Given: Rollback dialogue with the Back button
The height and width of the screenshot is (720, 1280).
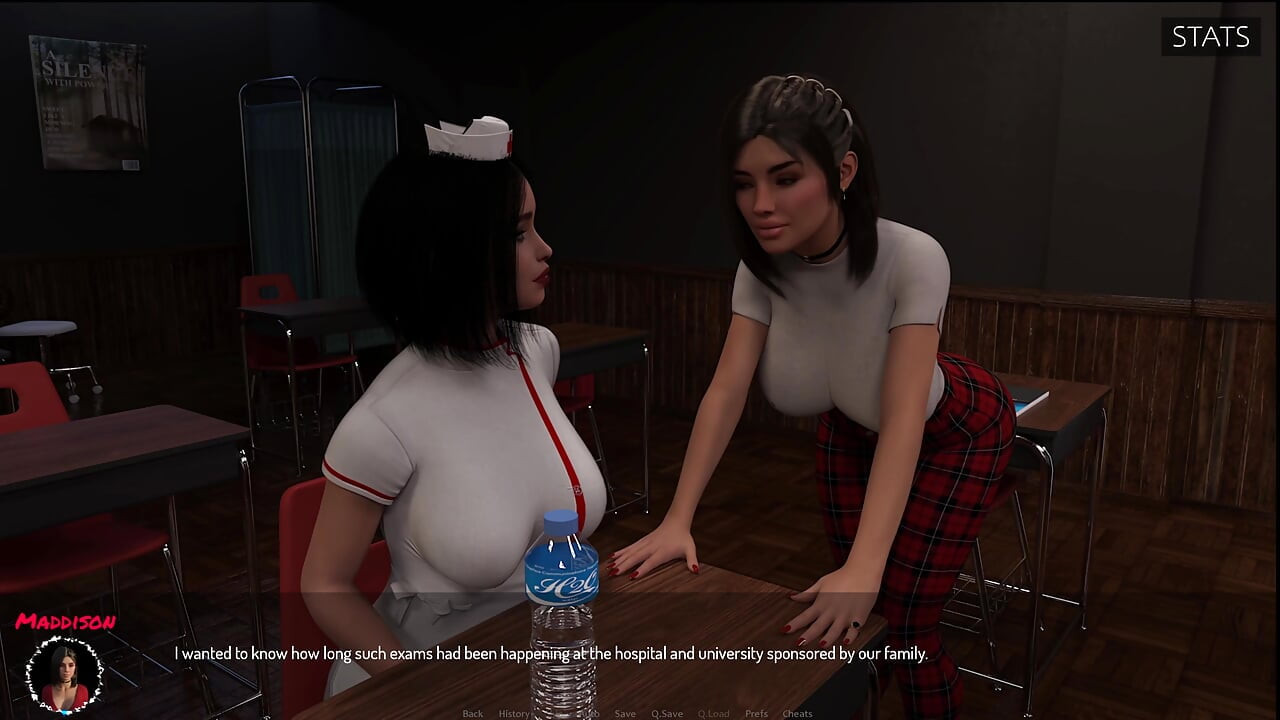Looking at the screenshot, I should coord(473,713).
